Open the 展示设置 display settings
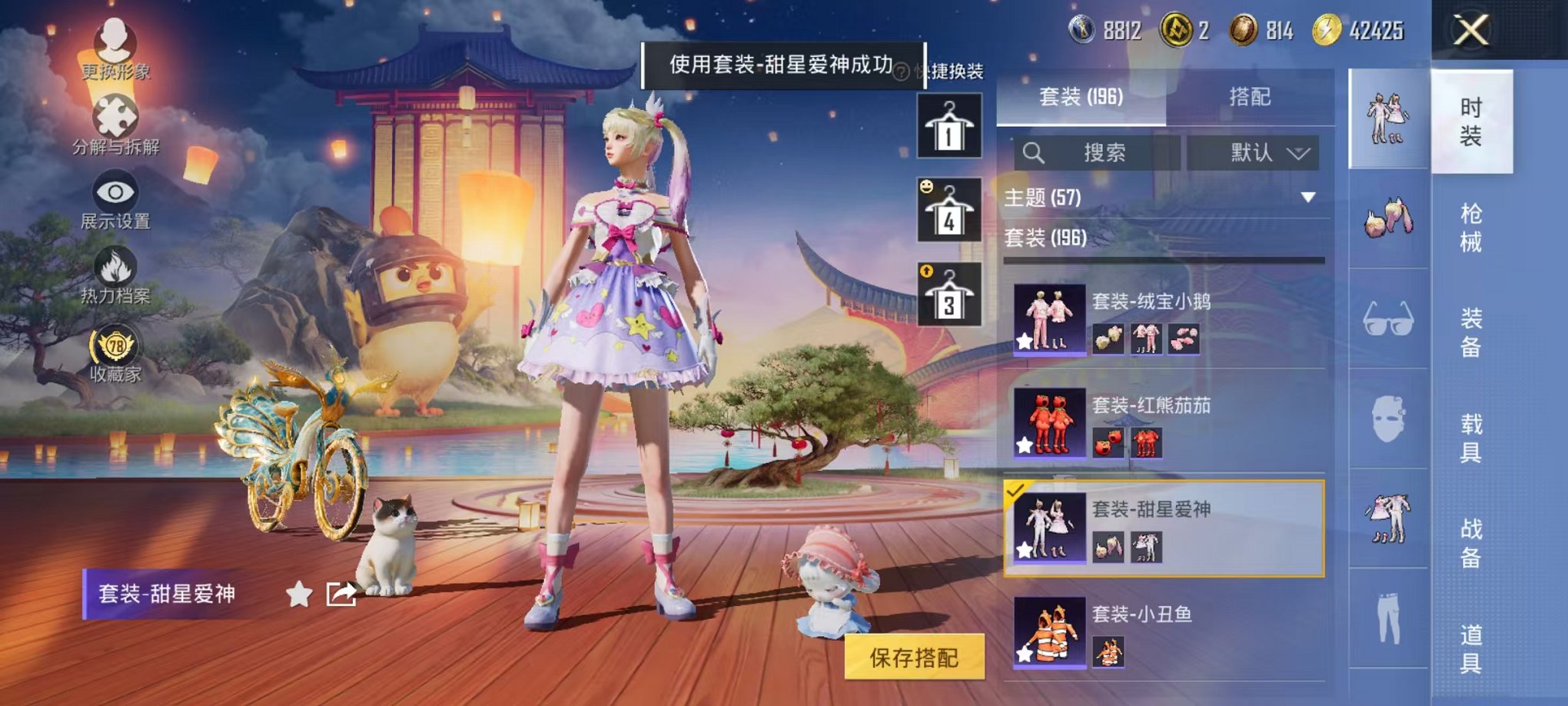The height and width of the screenshot is (706, 1568). pos(114,192)
